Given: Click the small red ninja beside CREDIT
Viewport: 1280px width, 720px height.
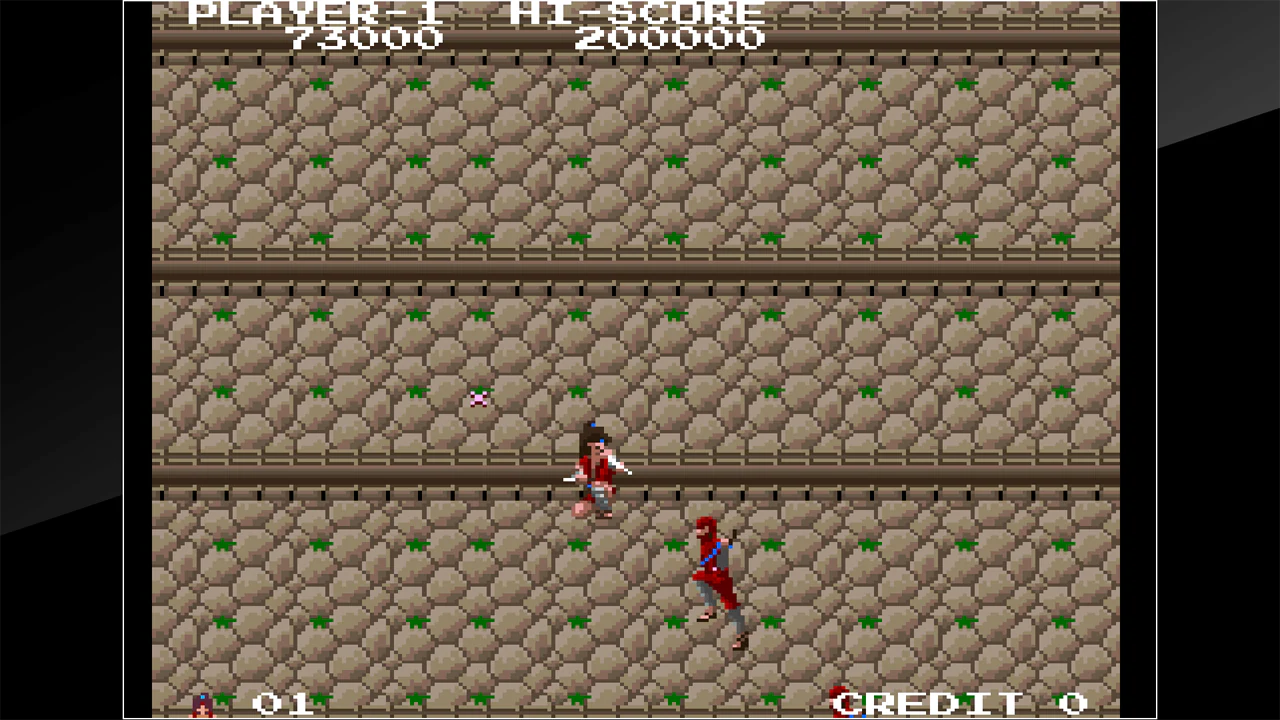Looking at the screenshot, I should (x=838, y=703).
